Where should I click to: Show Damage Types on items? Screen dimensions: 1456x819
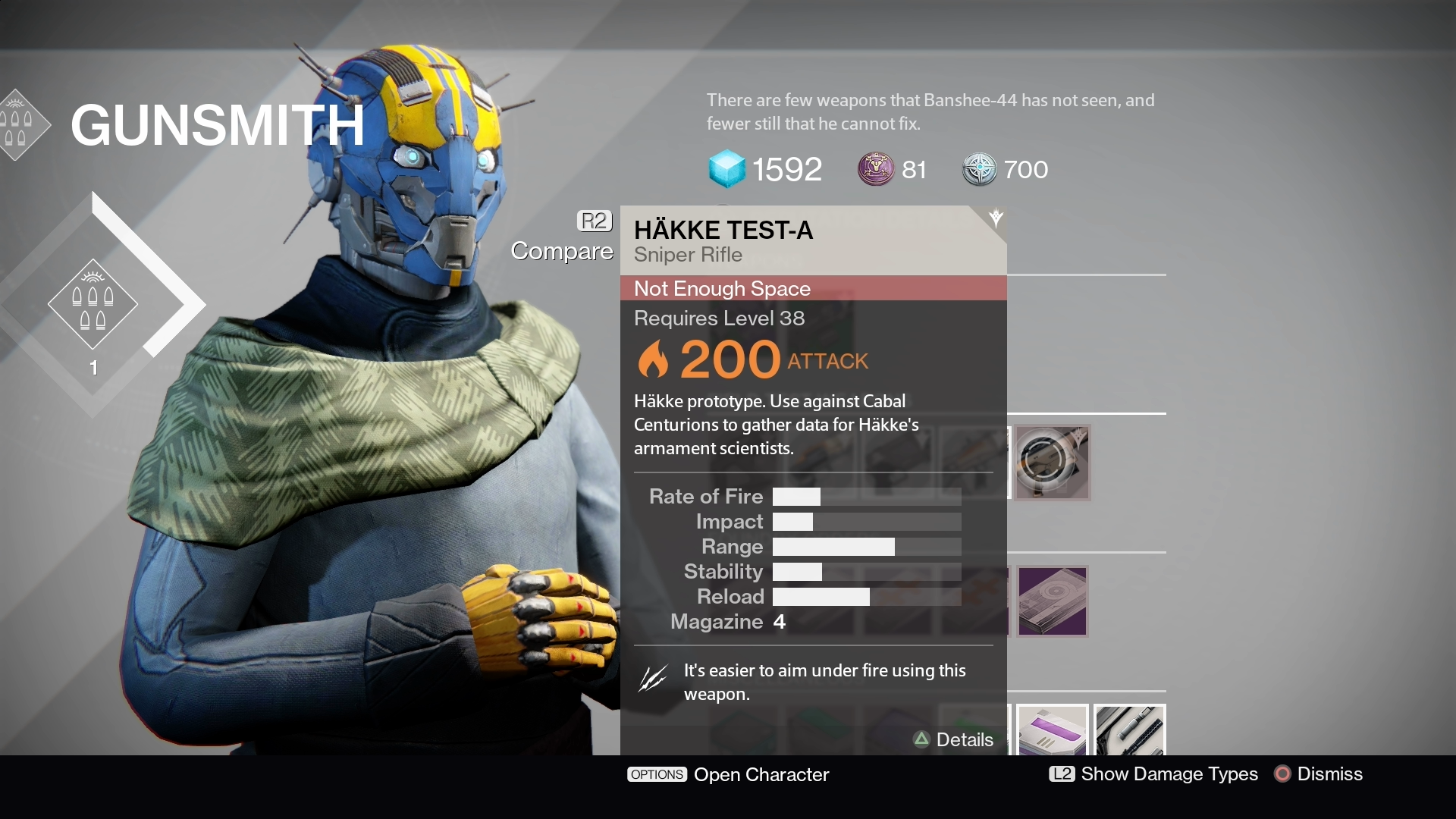1153,774
